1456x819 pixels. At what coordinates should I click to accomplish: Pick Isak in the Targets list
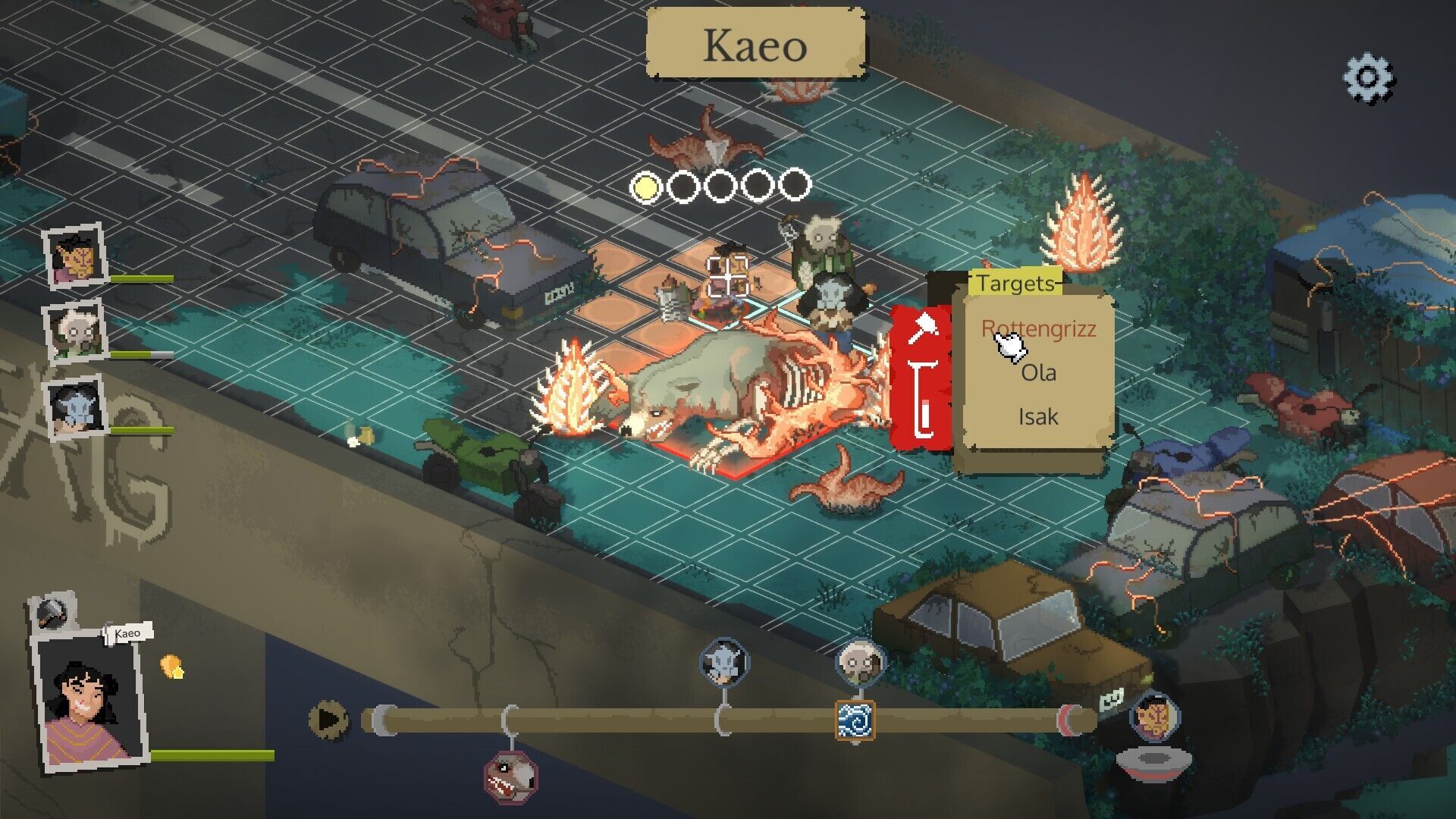1038,416
